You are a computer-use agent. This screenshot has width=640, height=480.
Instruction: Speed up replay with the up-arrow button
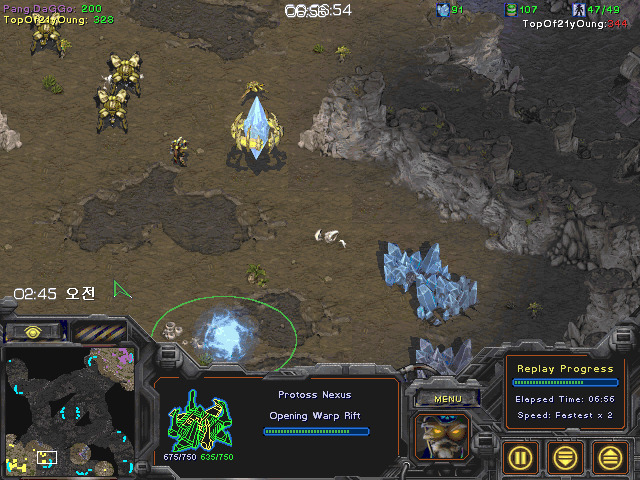(611, 457)
